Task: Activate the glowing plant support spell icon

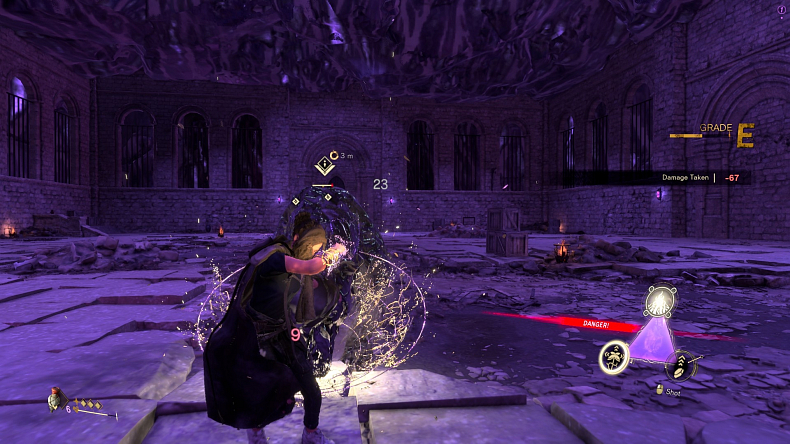Action: click(x=613, y=357)
